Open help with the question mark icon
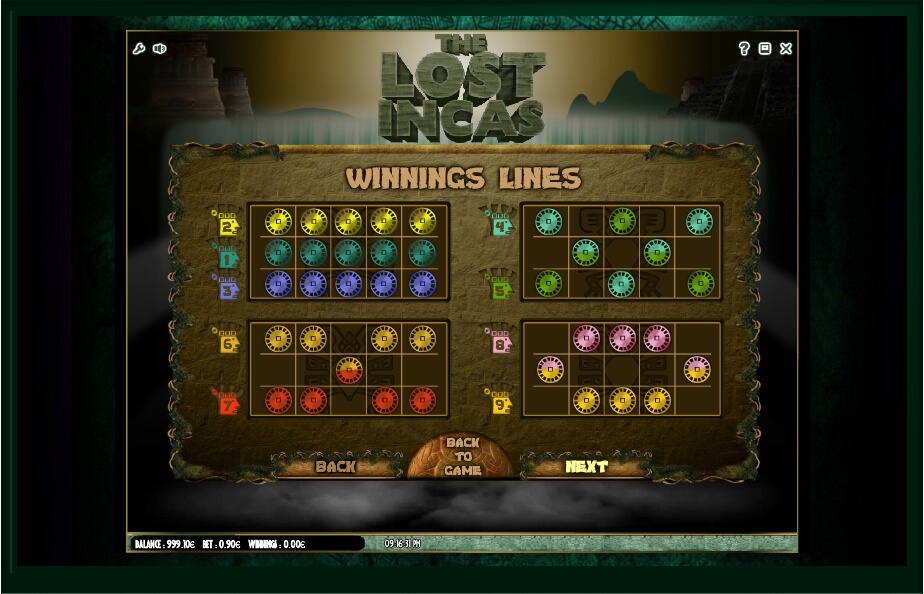 [744, 48]
